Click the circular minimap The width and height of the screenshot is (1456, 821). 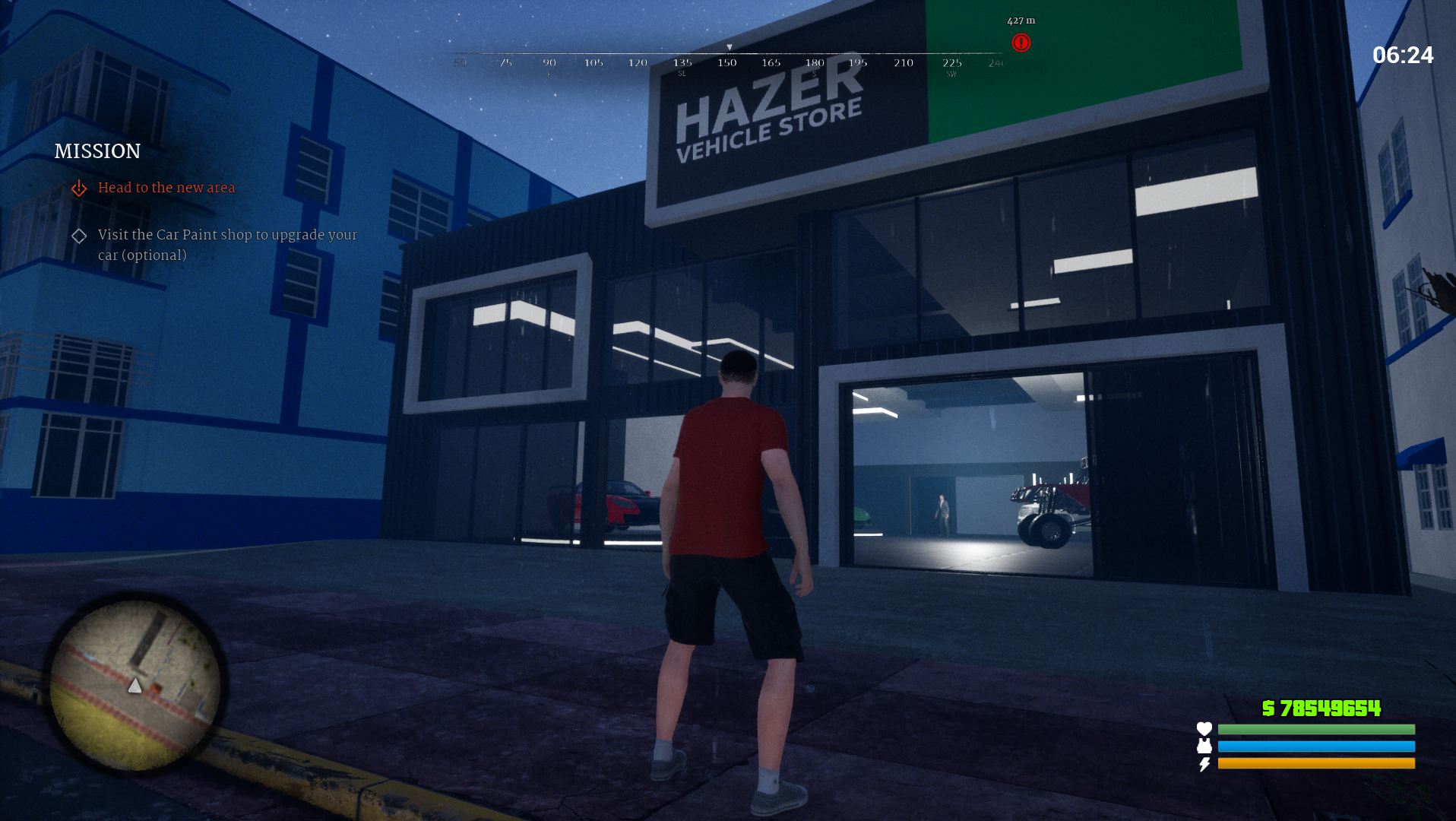(x=135, y=684)
